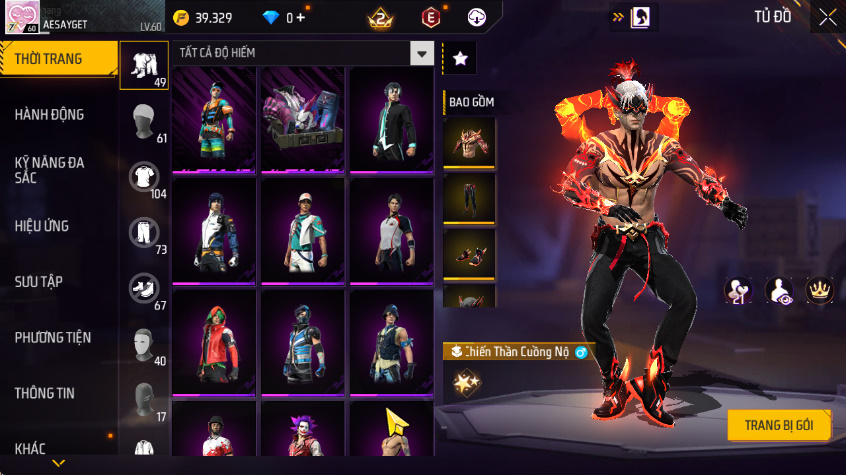Open the Thông Tin tab
The image size is (846, 475).
[x=44, y=393]
